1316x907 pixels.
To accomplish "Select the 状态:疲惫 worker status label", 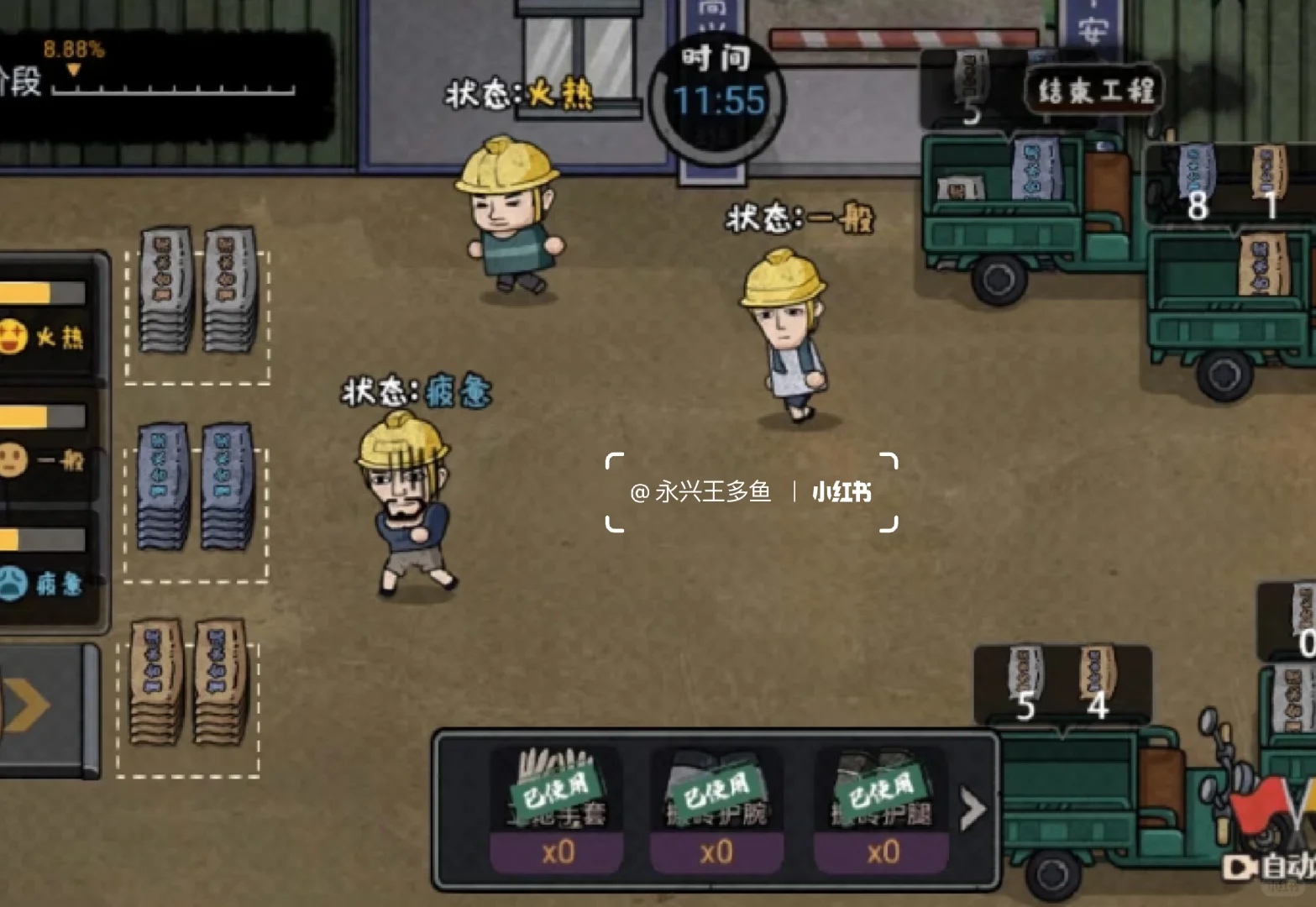I will 415,390.
